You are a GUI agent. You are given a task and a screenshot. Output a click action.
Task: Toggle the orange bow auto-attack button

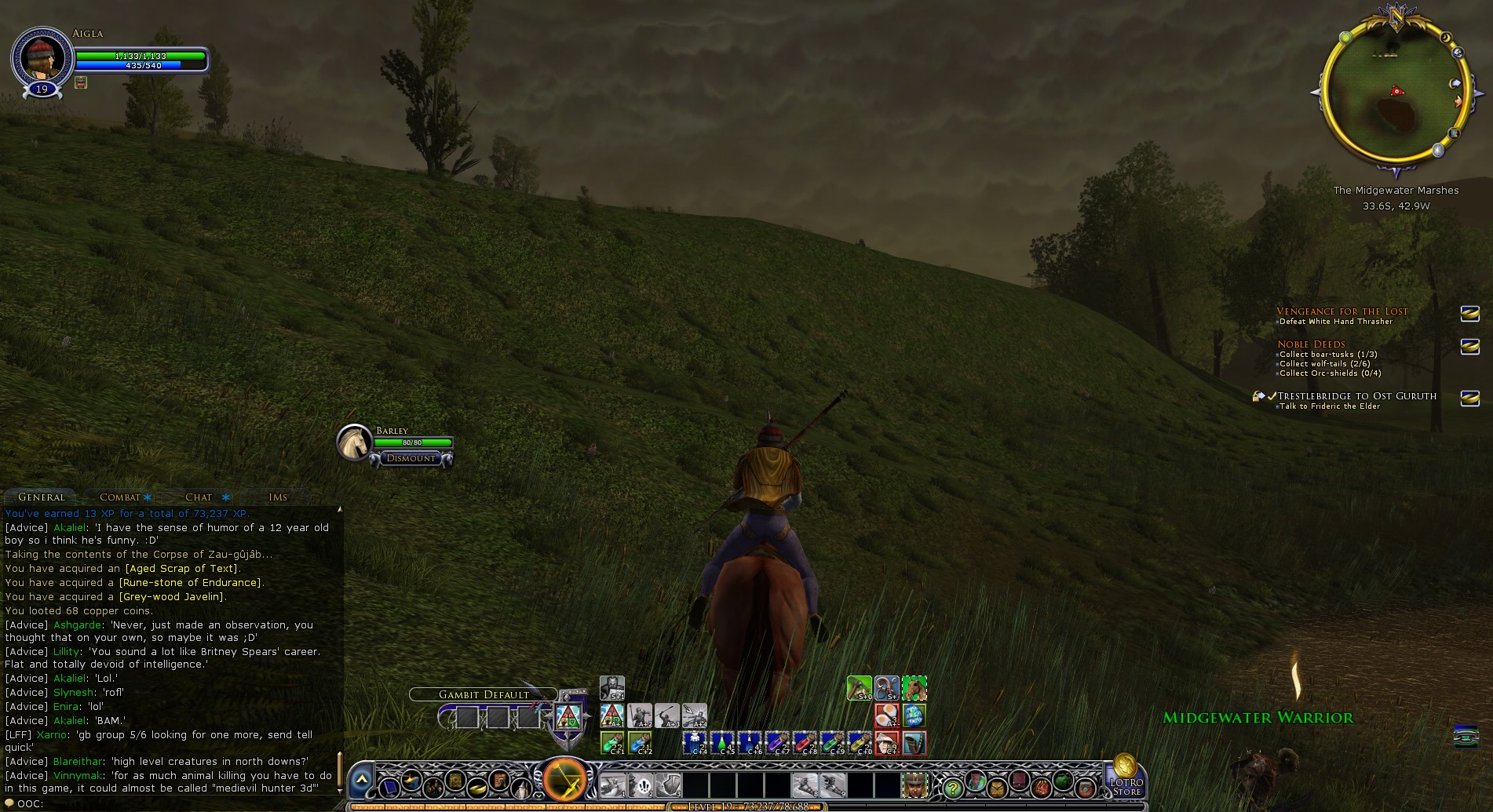[565, 780]
